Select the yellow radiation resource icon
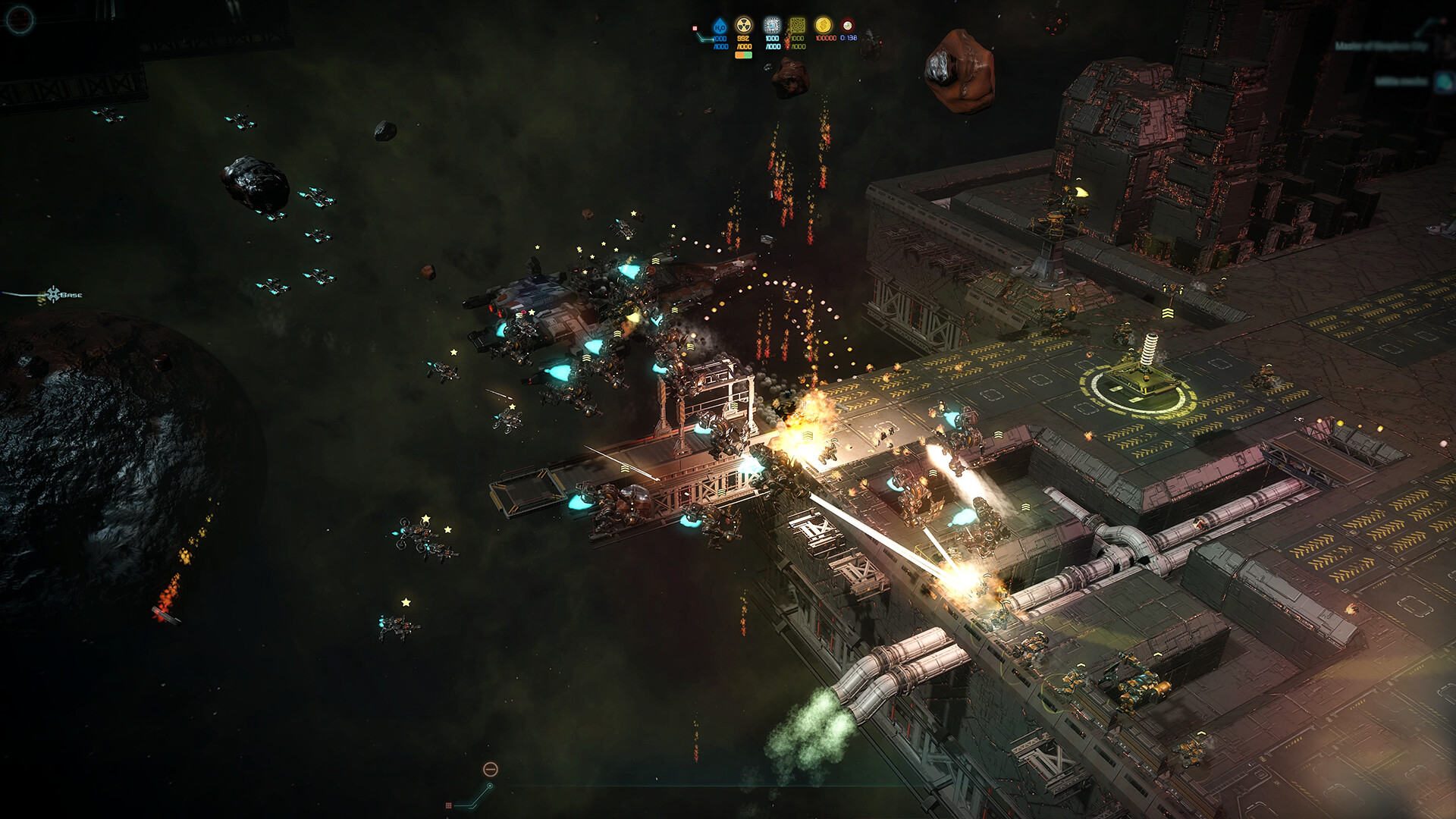The width and height of the screenshot is (1456, 819). point(744,26)
